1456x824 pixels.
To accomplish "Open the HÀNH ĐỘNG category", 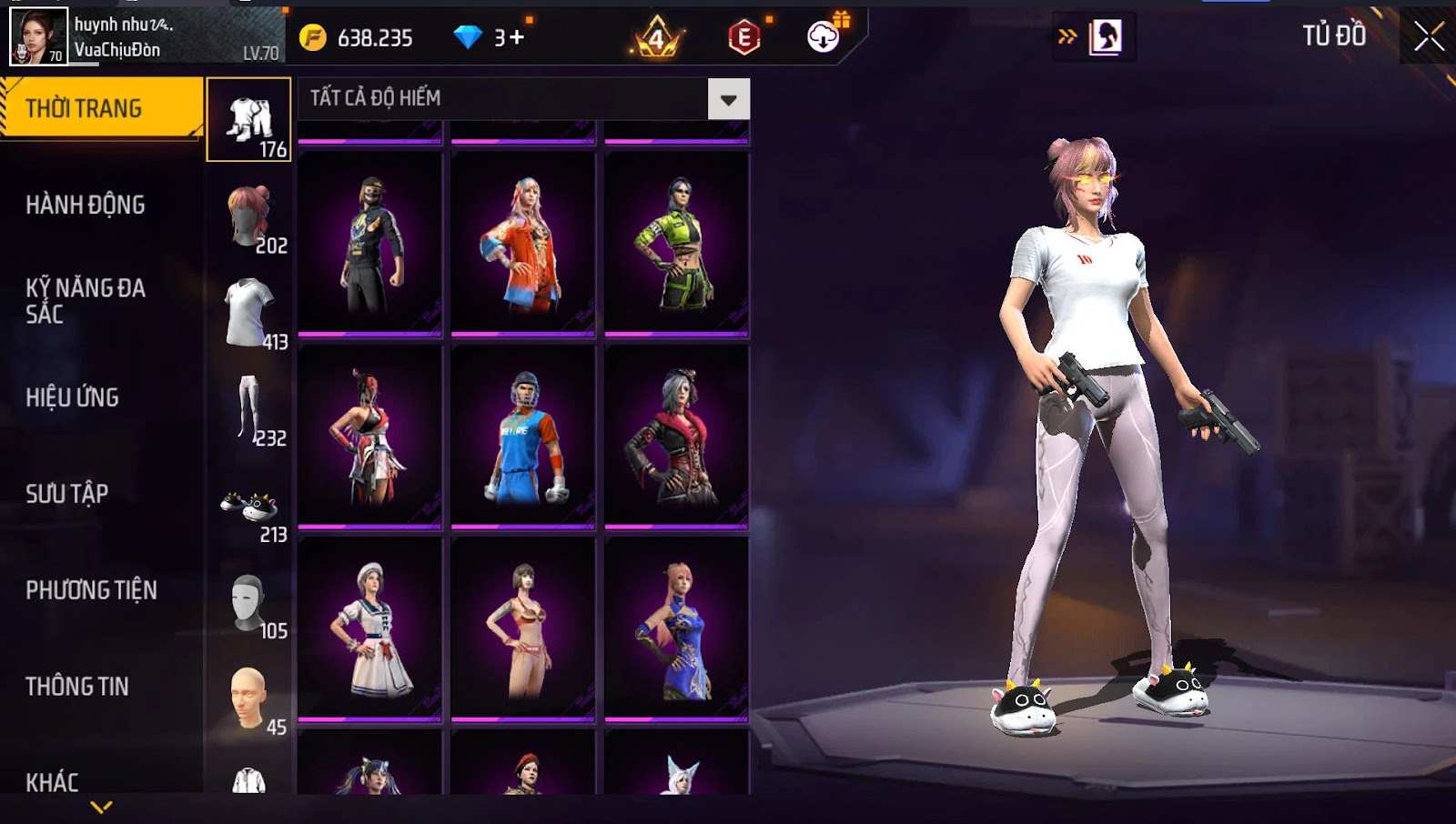I will pyautogui.click(x=86, y=205).
